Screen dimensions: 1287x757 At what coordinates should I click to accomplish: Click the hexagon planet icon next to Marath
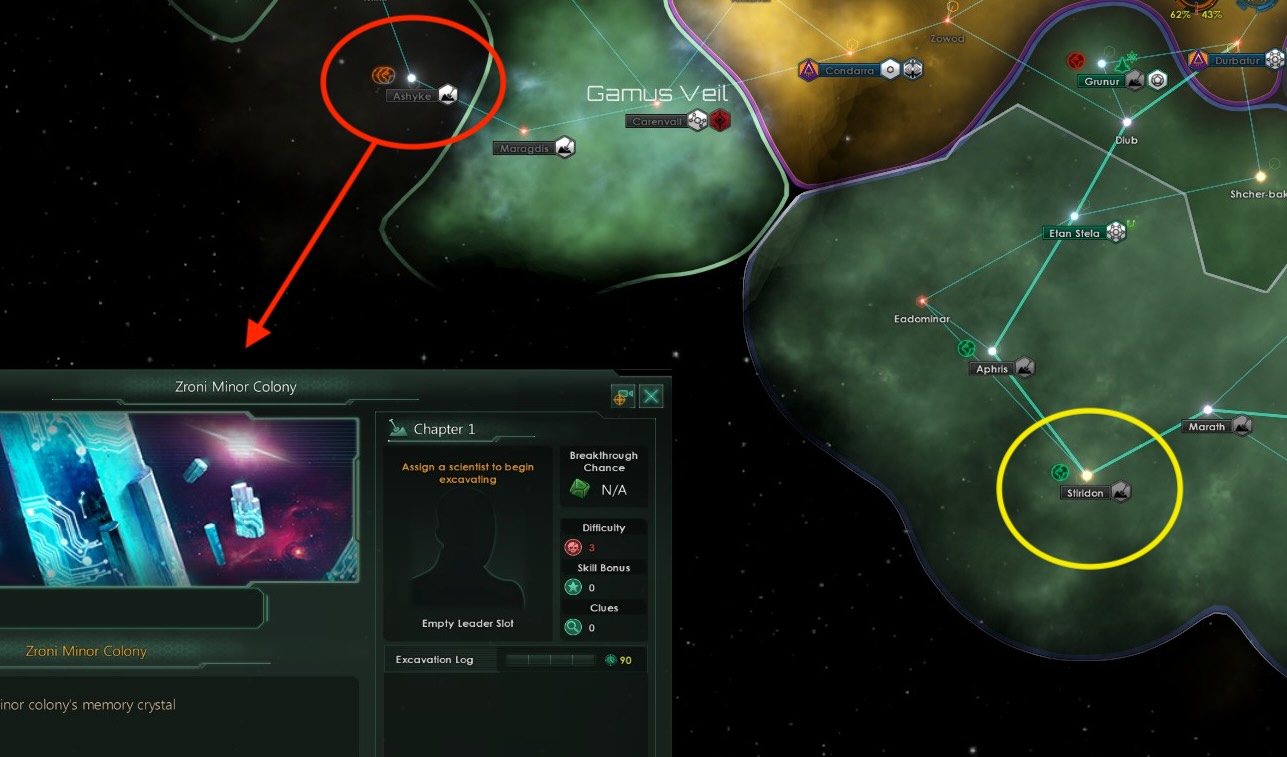(1240, 425)
